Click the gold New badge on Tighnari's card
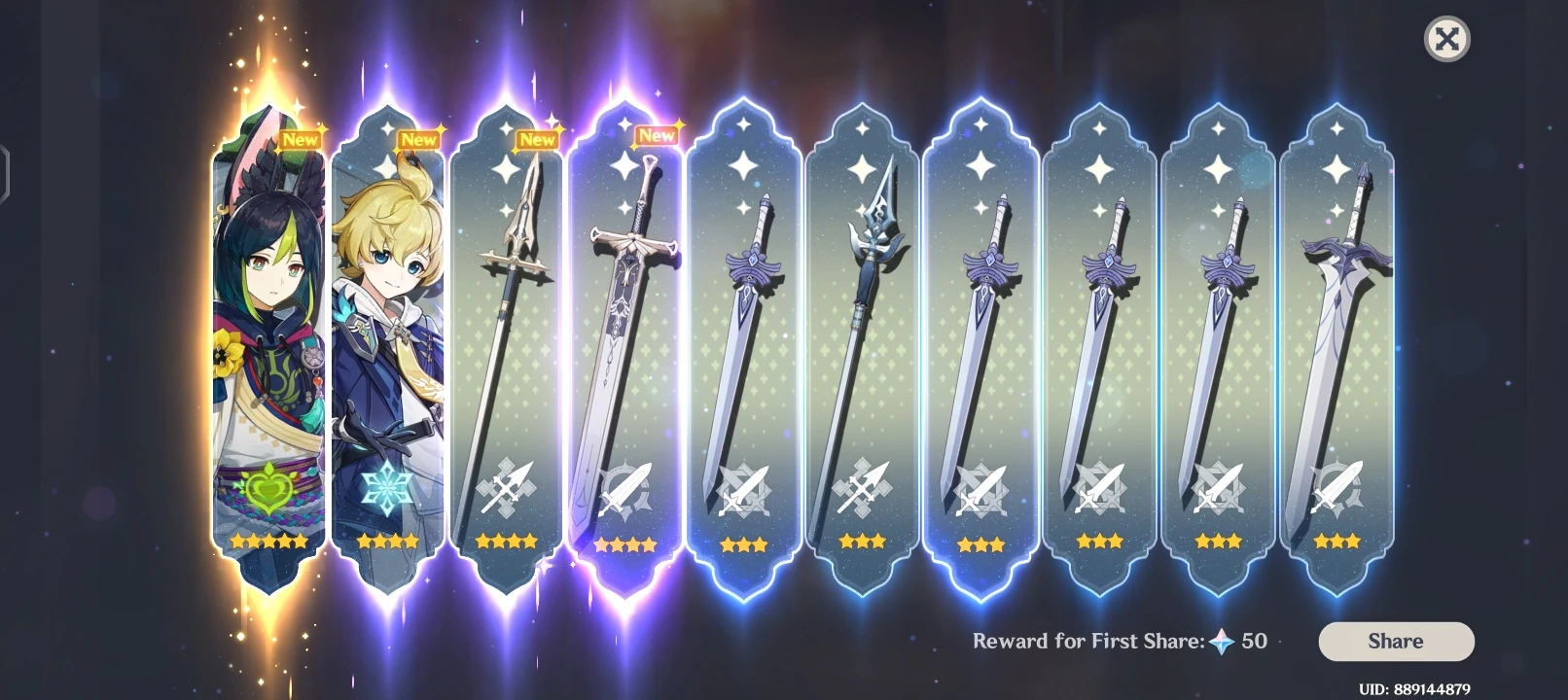 (x=299, y=139)
